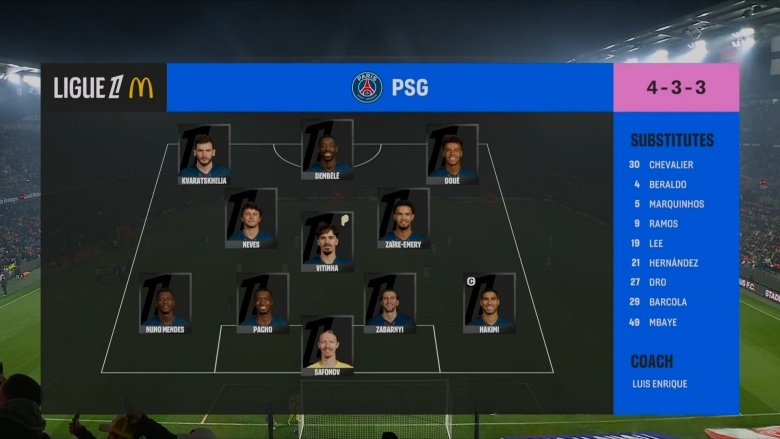Click Zabarnyi's player portrait
The height and width of the screenshot is (439, 780).
[x=390, y=302]
